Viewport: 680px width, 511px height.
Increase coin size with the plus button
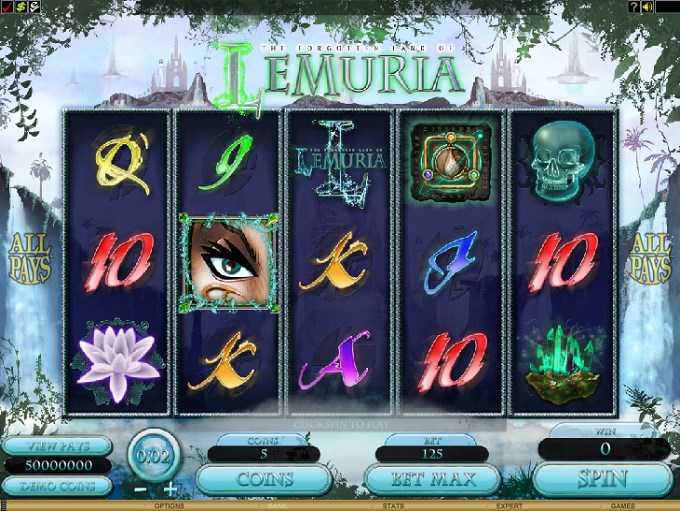click(x=170, y=489)
